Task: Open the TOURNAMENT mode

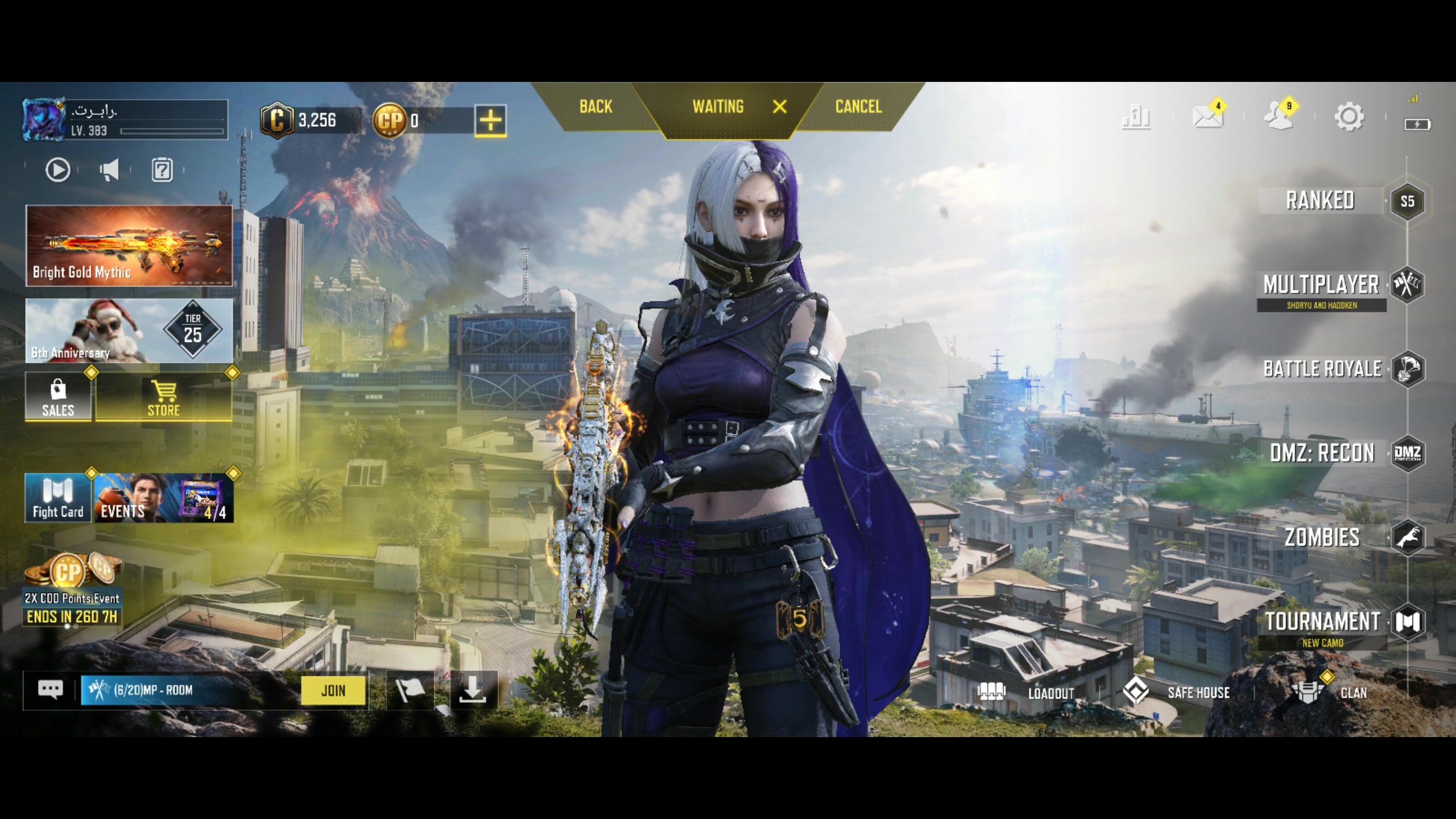Action: (x=1322, y=622)
